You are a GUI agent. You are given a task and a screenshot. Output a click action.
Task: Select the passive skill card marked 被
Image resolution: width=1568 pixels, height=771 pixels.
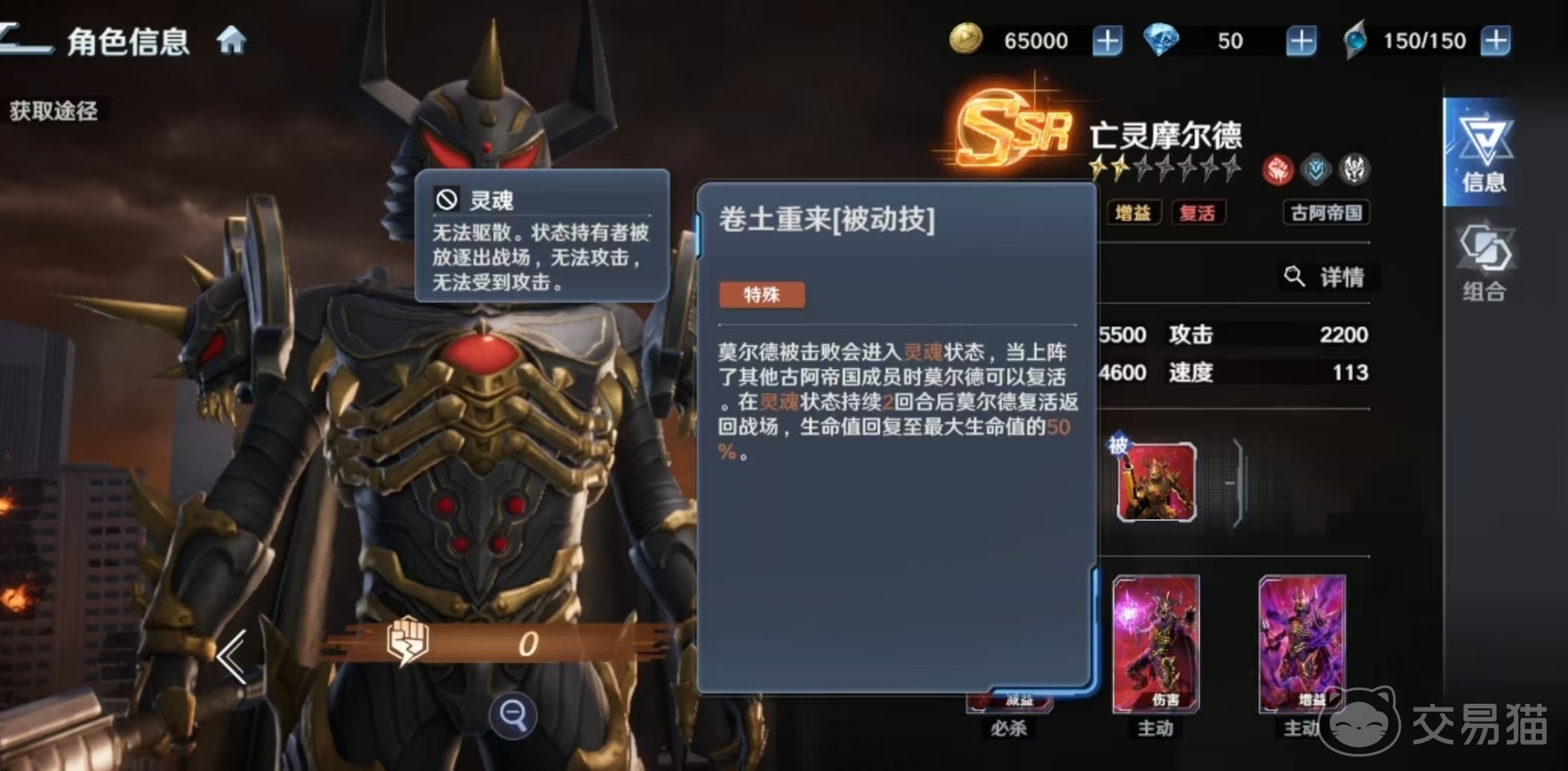coord(1156,482)
